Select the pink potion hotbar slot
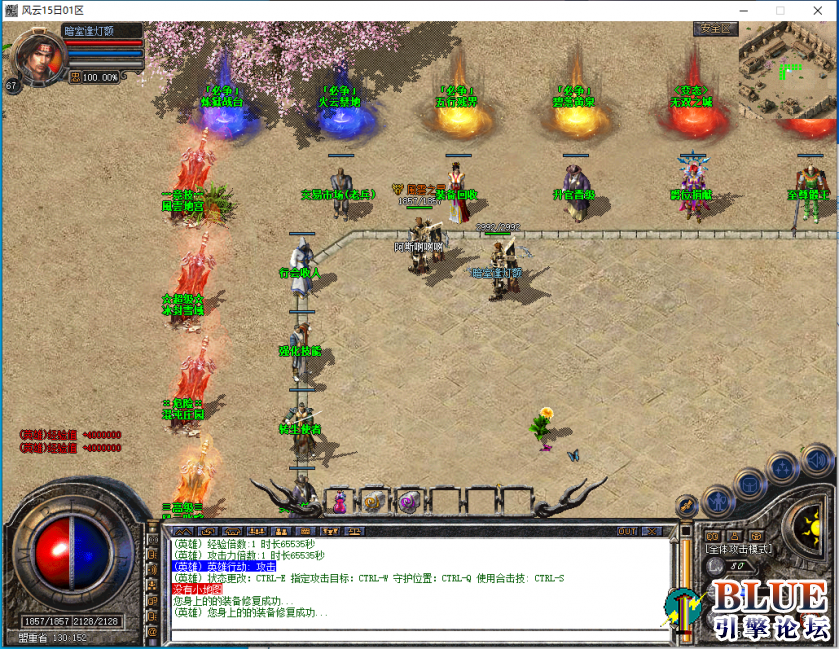The width and height of the screenshot is (839, 649). click(340, 500)
